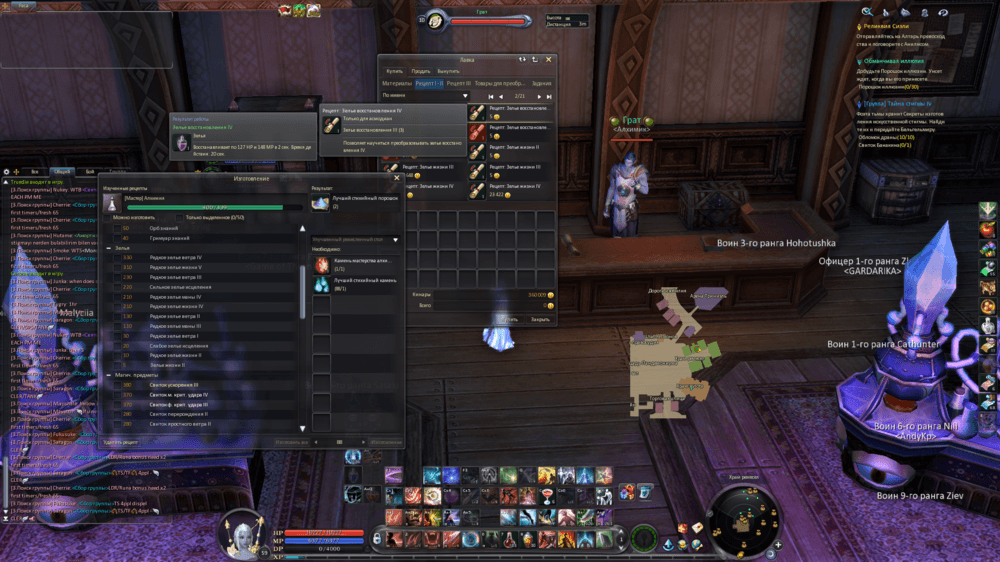Collapse the Зелья recipe category
The width and height of the screenshot is (1000, 562).
(108, 247)
